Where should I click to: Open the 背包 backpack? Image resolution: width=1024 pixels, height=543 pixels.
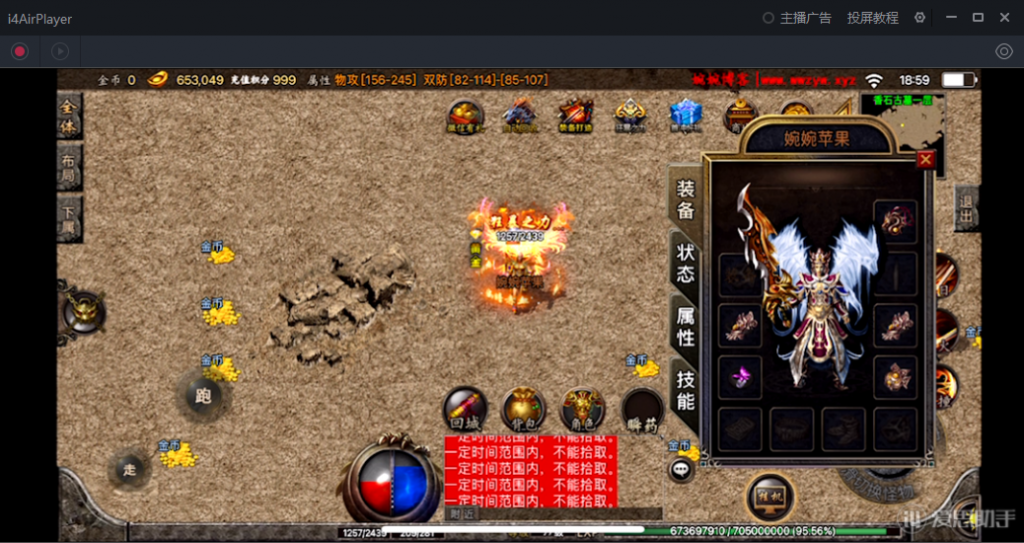click(523, 410)
